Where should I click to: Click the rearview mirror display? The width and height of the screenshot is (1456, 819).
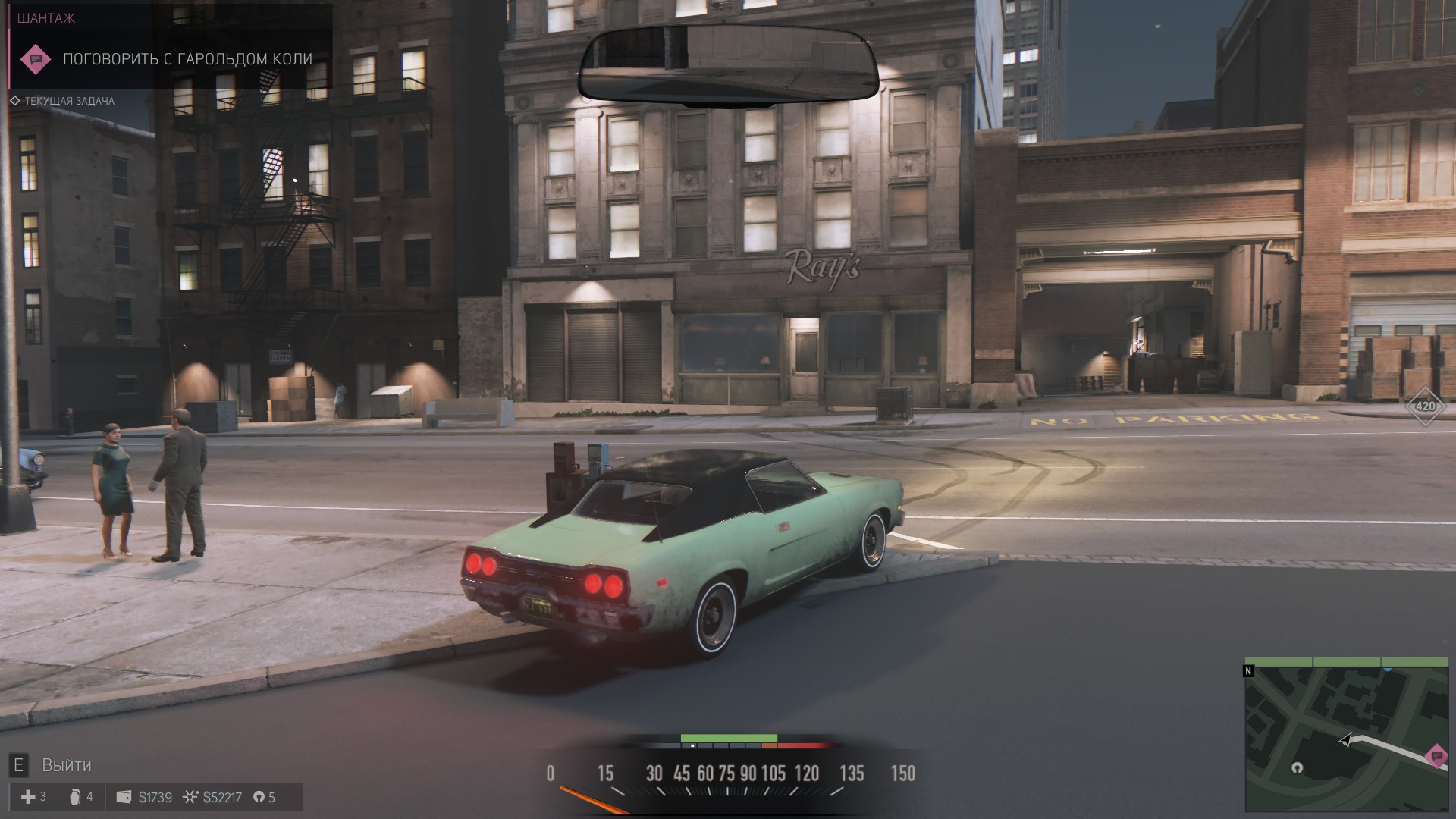[x=728, y=65]
